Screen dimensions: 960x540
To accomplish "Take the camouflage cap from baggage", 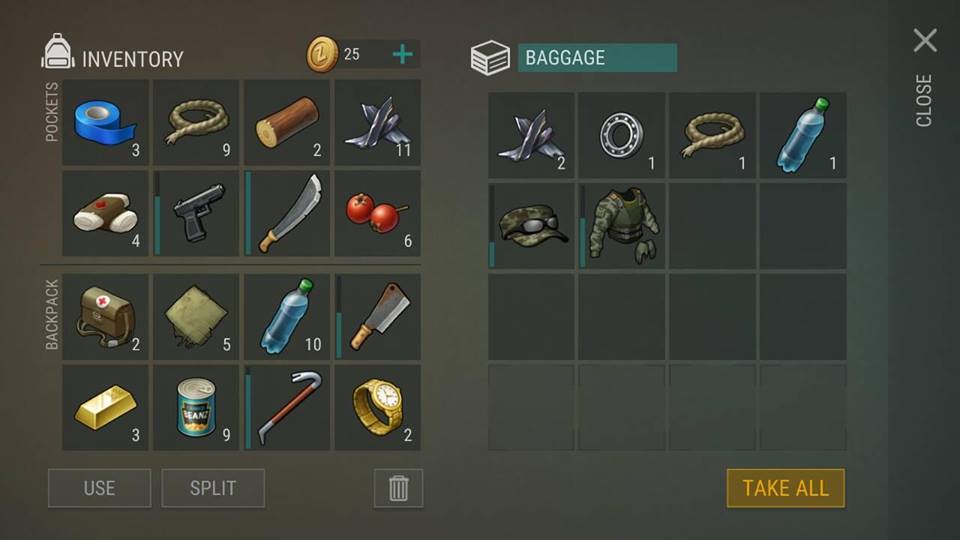I will pos(532,225).
